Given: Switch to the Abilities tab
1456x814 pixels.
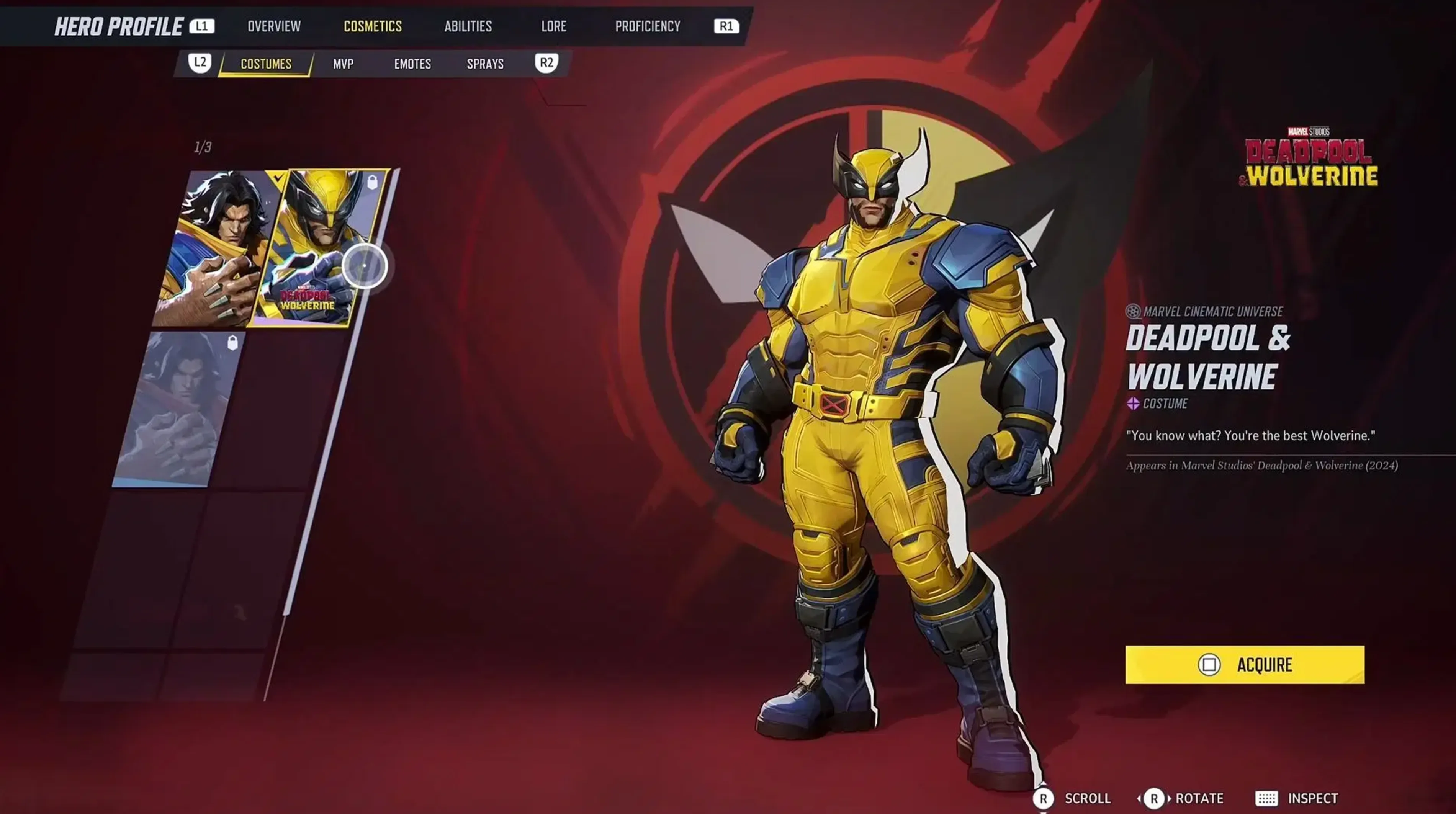Looking at the screenshot, I should click(468, 25).
